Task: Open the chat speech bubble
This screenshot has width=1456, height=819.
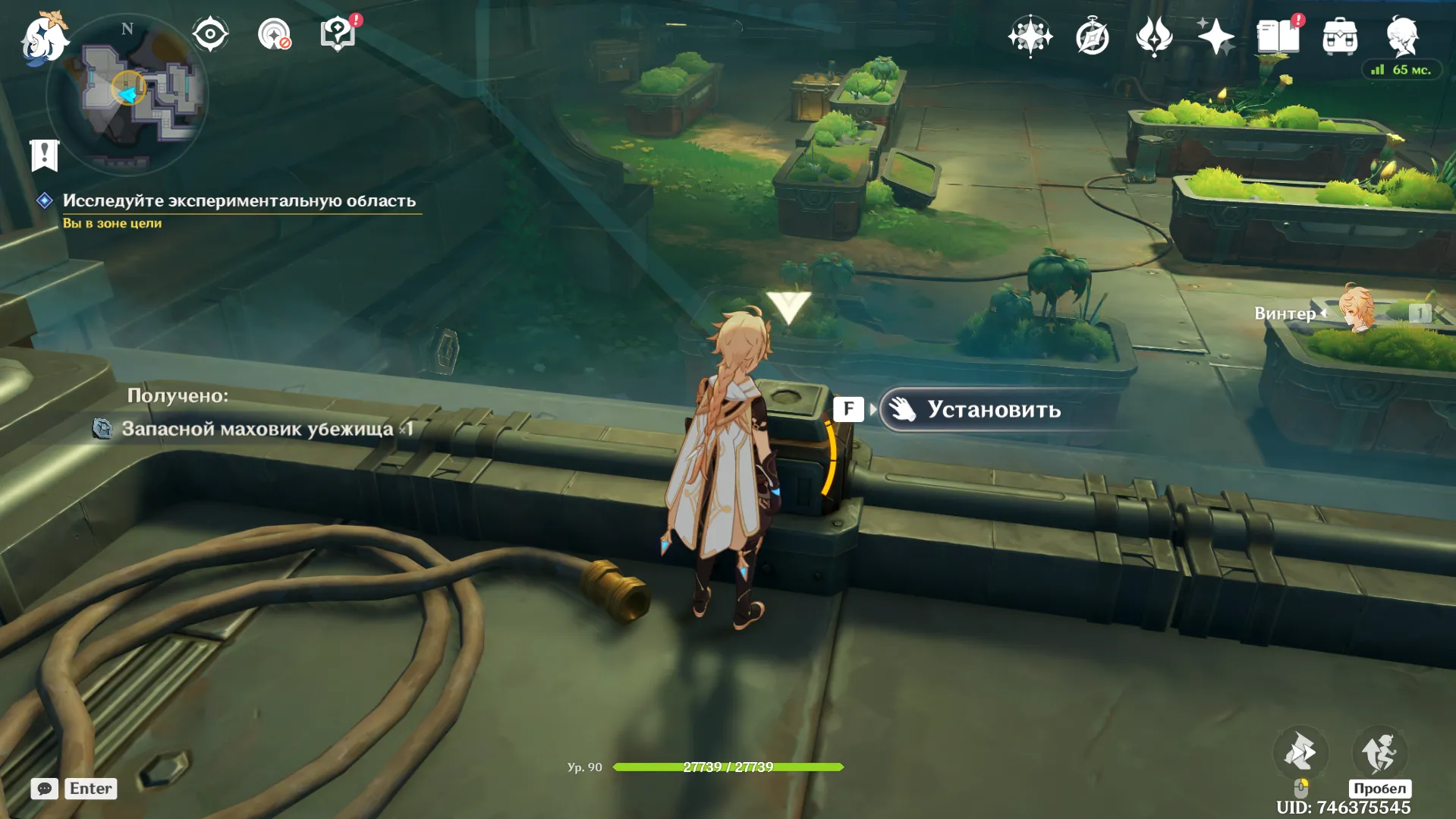Action: click(x=44, y=789)
